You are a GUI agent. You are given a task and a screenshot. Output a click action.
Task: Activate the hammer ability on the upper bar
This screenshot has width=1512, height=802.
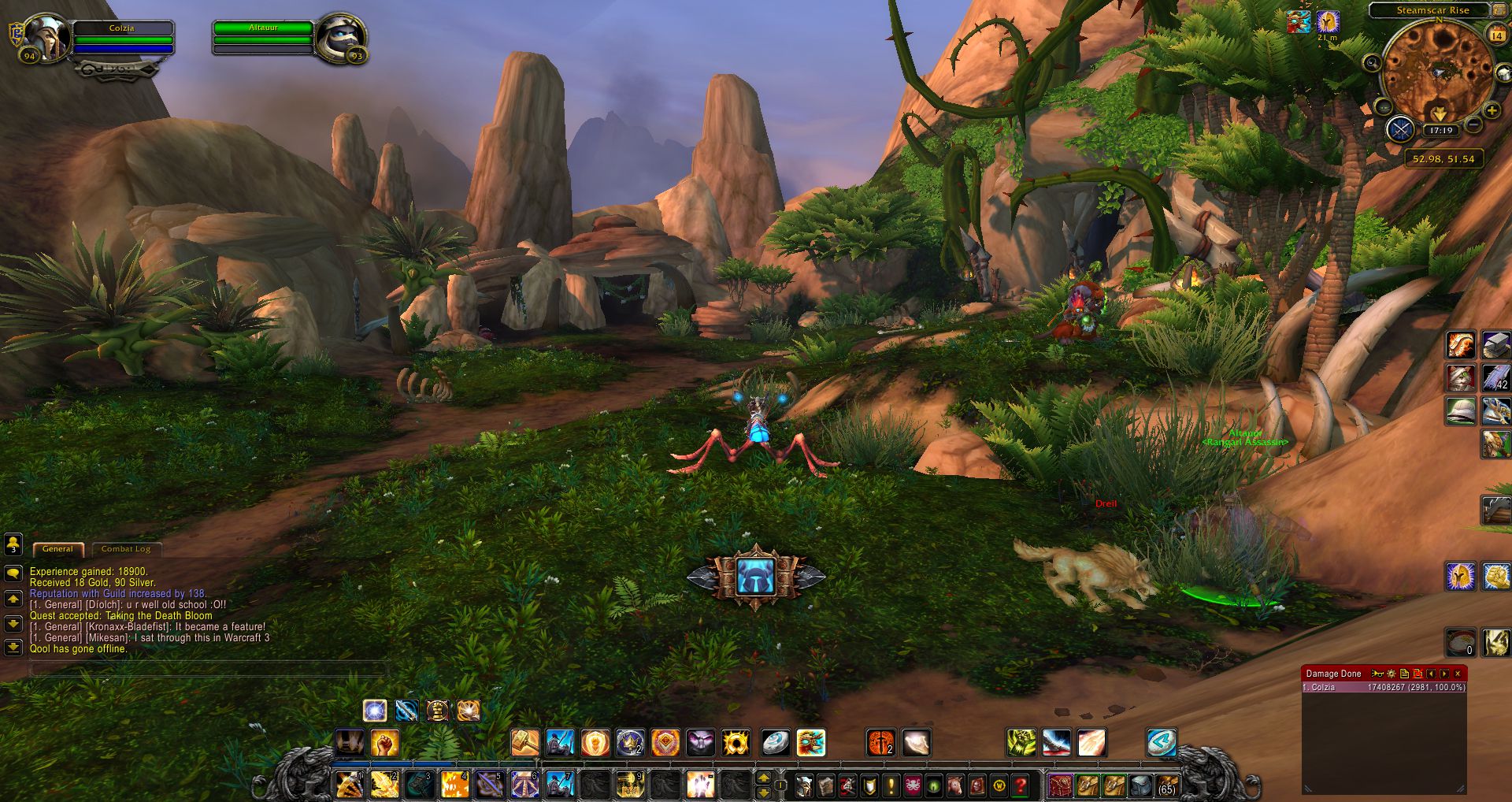[525, 742]
